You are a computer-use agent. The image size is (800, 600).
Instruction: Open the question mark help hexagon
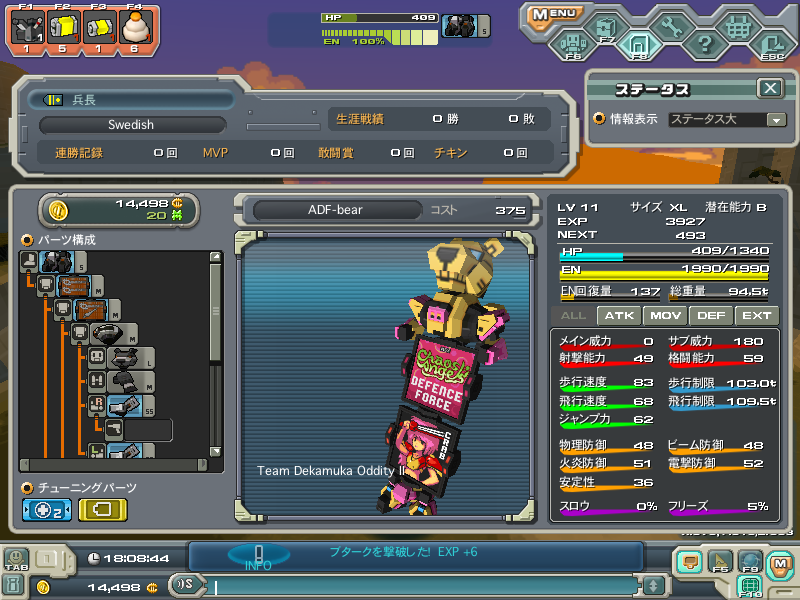704,43
